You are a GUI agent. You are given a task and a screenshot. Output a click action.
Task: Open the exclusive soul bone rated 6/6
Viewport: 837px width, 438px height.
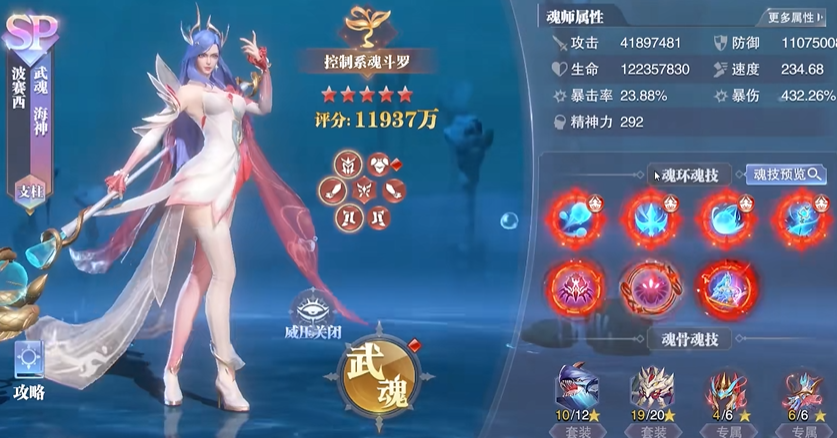[x=802, y=388]
